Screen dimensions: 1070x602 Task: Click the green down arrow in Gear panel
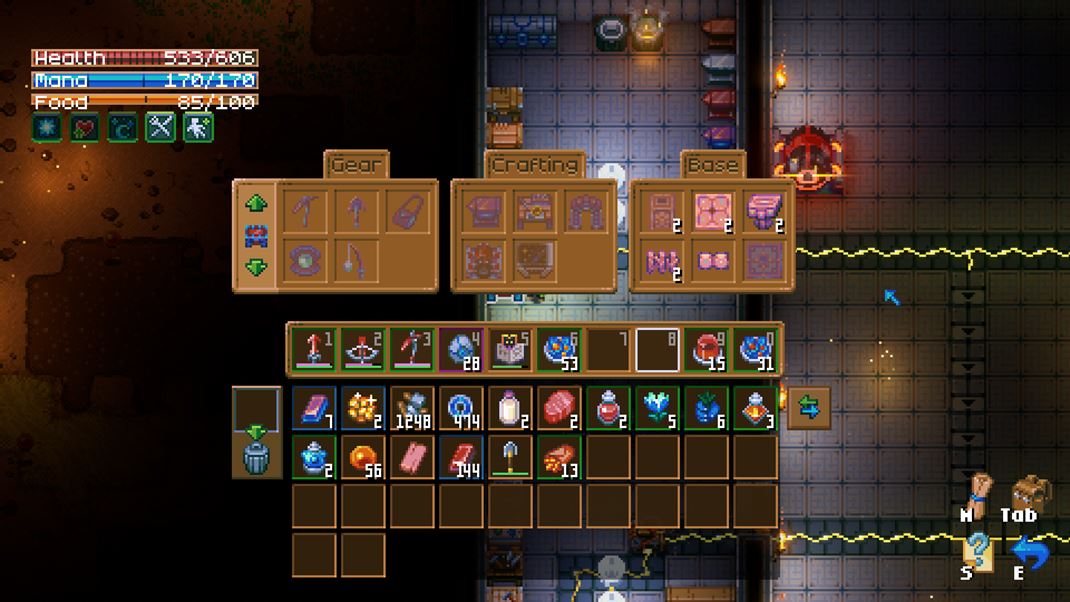pyautogui.click(x=256, y=267)
